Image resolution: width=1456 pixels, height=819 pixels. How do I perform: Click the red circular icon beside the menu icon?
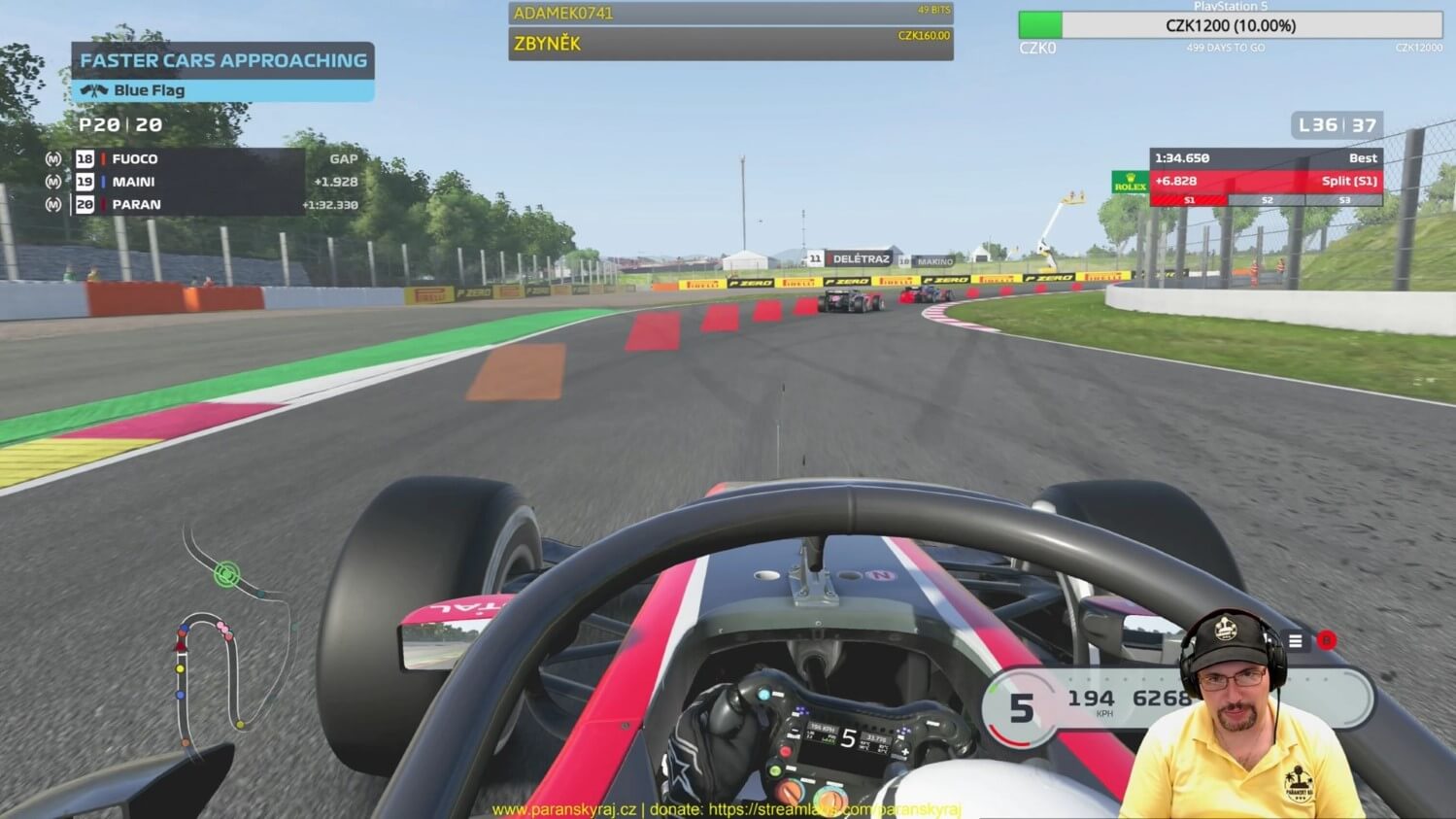[1326, 640]
